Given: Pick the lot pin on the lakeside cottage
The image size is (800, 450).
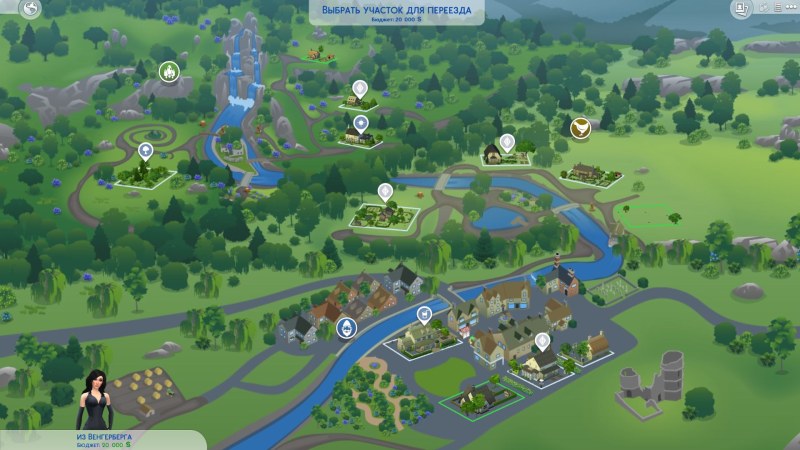Looking at the screenshot, I should pos(507,143).
